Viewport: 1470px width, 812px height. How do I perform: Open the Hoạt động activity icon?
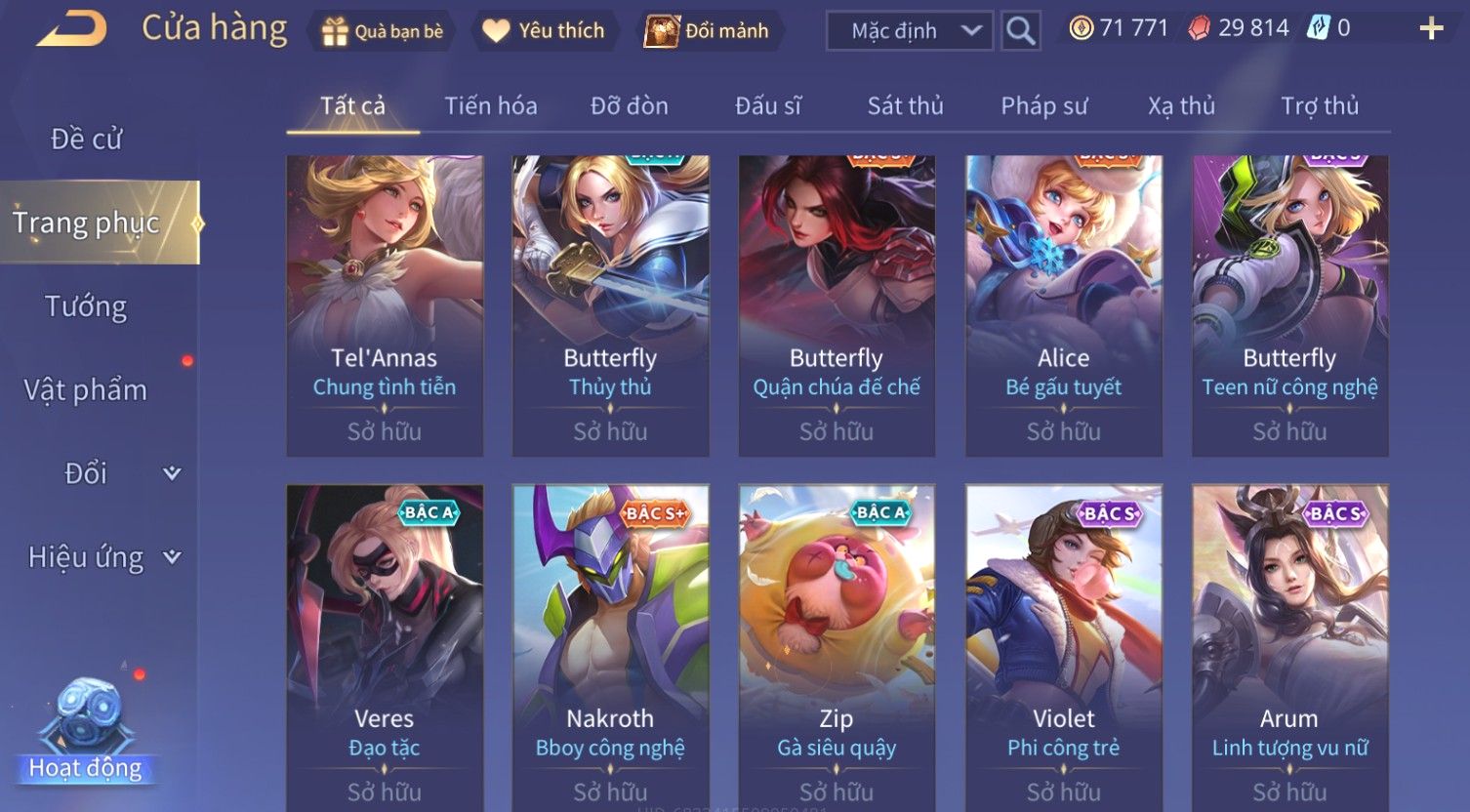coord(86,732)
